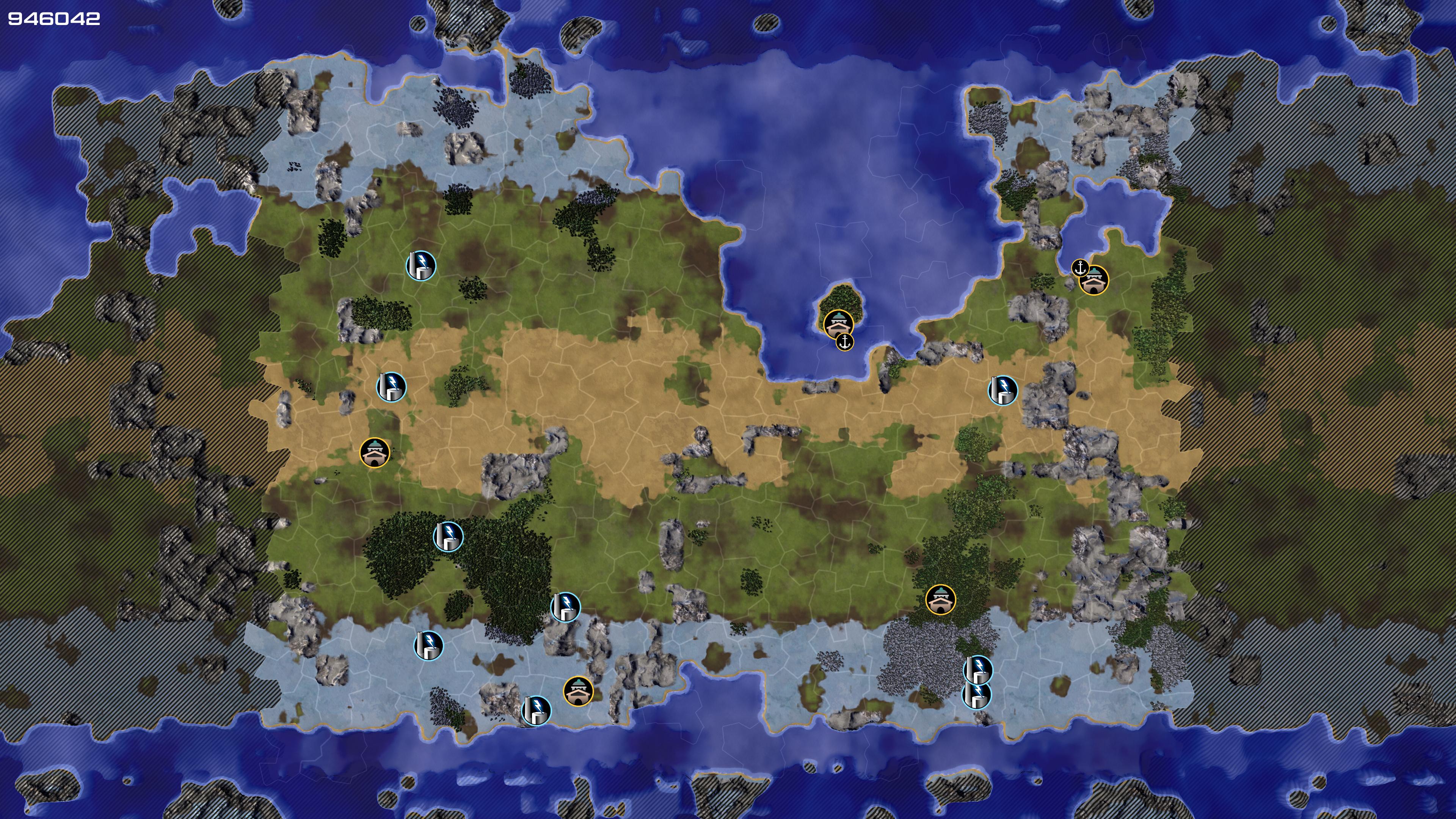The width and height of the screenshot is (1456, 819).
Task: Click the anchor marker beside the northeastern settlement
Action: 1080,267
